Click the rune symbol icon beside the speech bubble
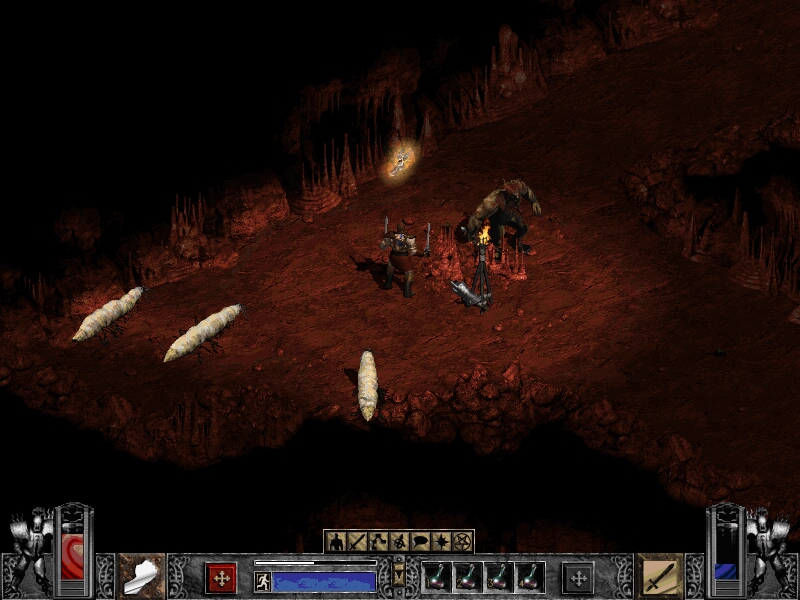800x600 pixels. [399, 541]
